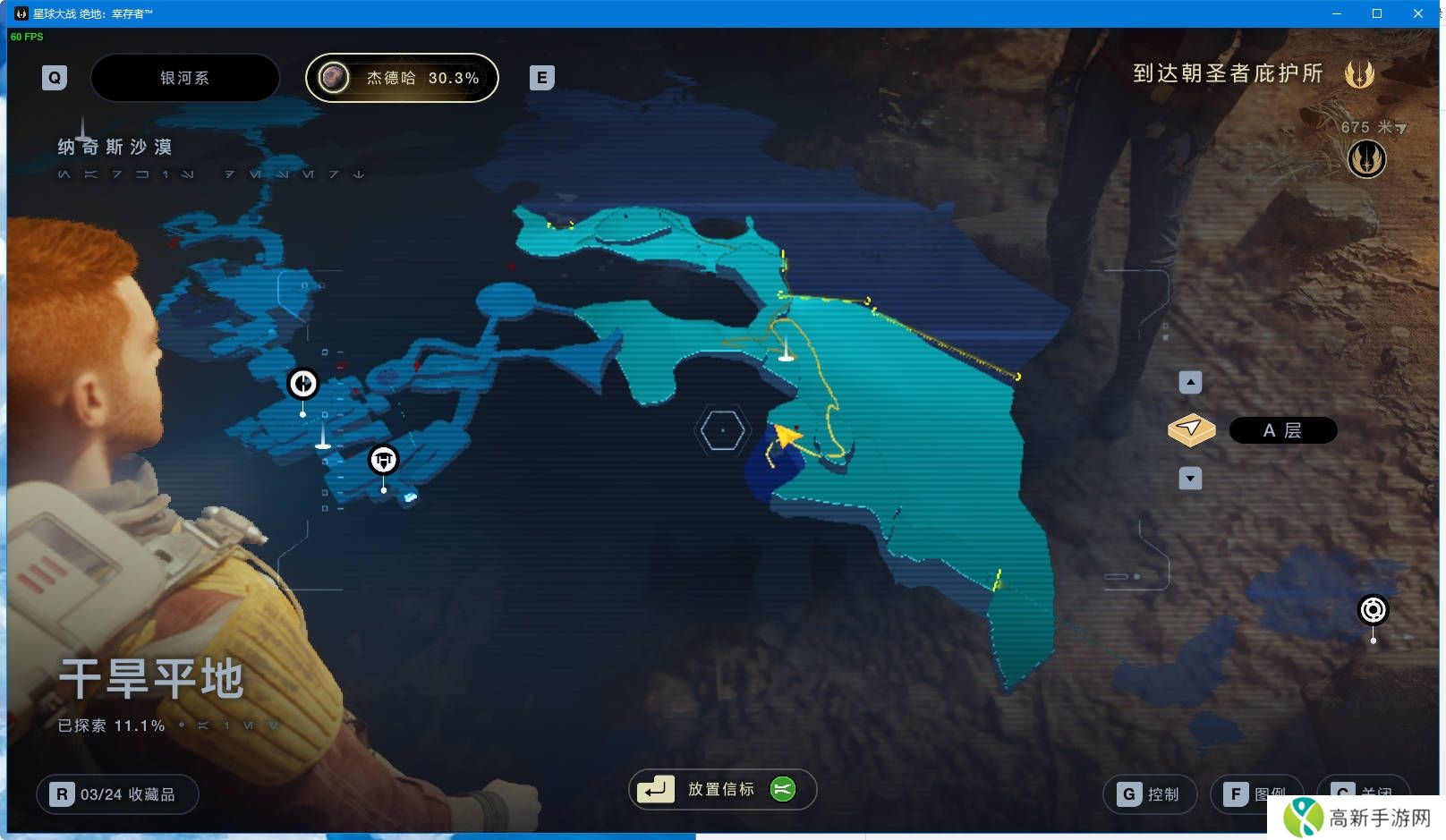Choose the 放置信标 place beacon button
The width and height of the screenshot is (1446, 840).
tap(722, 789)
